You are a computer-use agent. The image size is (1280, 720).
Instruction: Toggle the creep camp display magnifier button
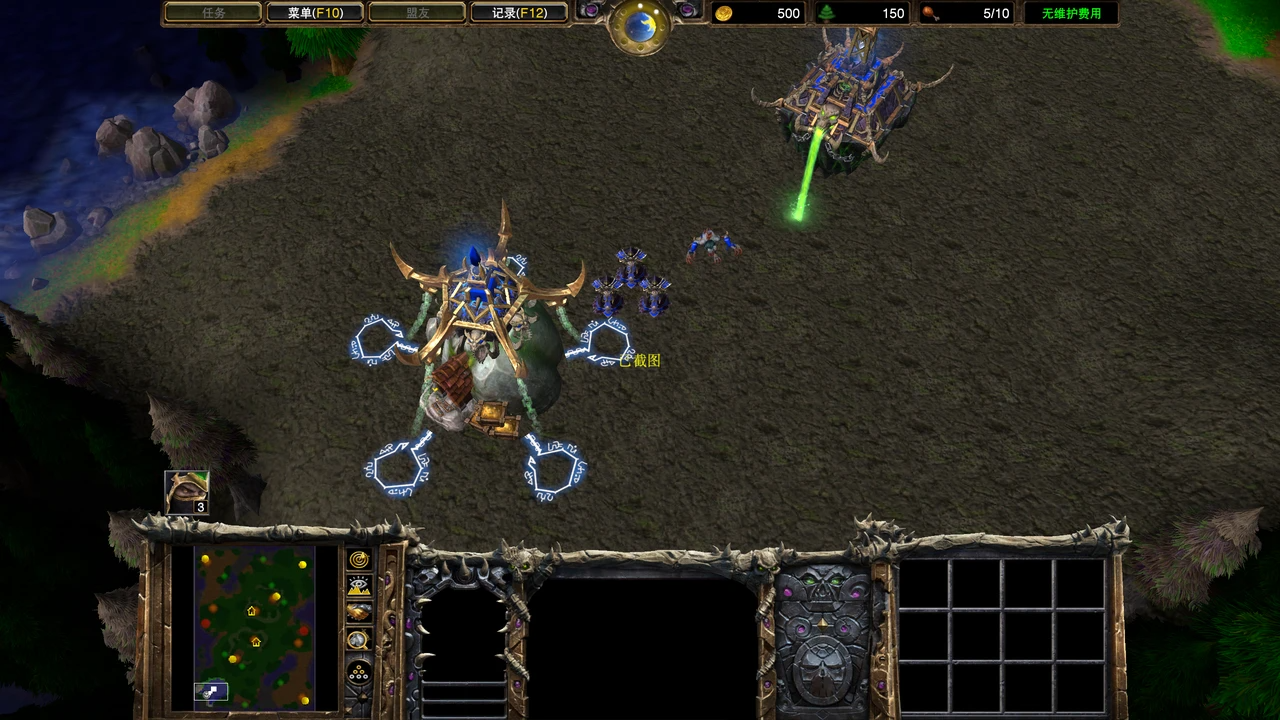(x=358, y=640)
